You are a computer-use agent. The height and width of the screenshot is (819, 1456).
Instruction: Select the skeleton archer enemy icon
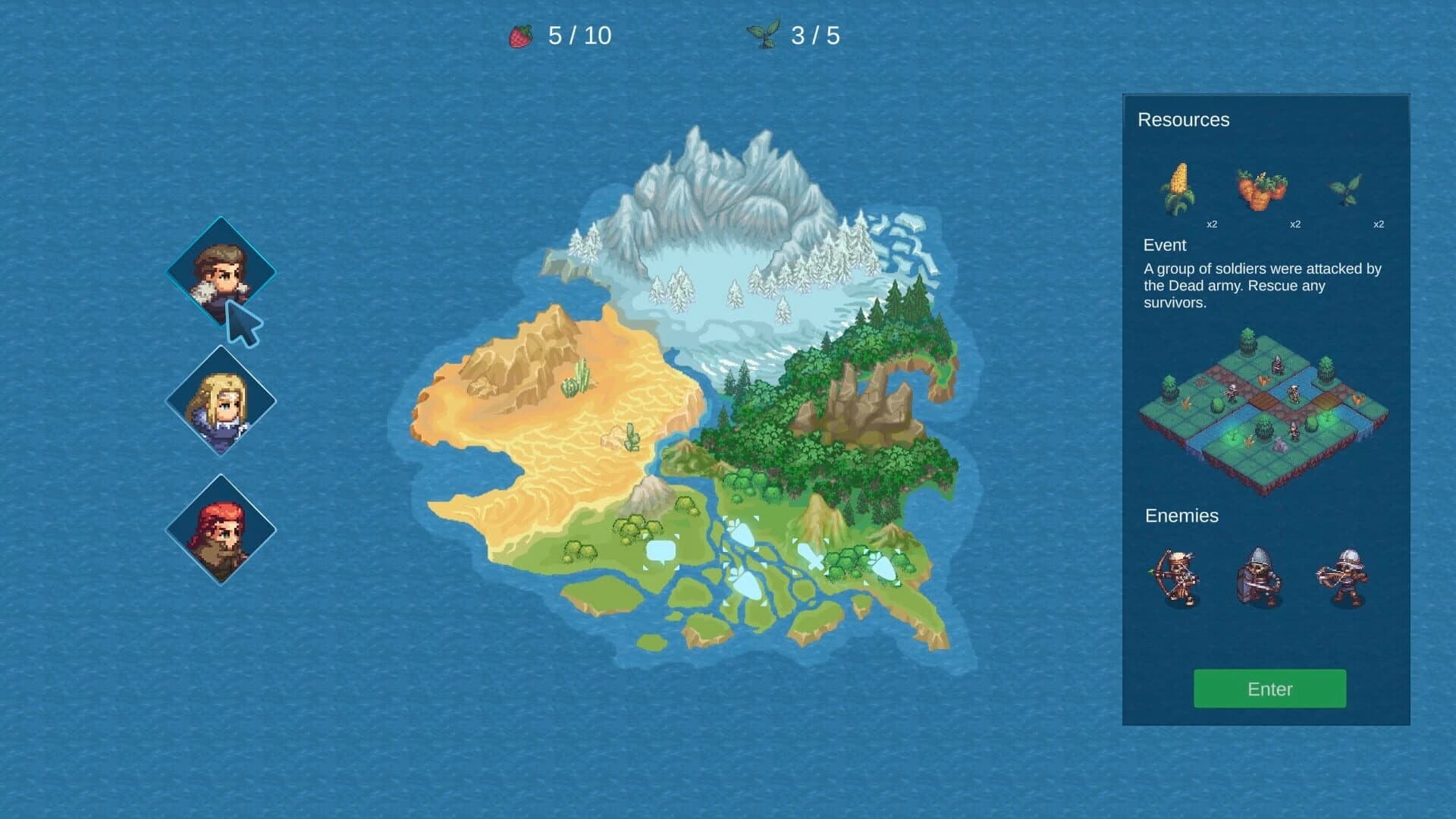pyautogui.click(x=1177, y=578)
